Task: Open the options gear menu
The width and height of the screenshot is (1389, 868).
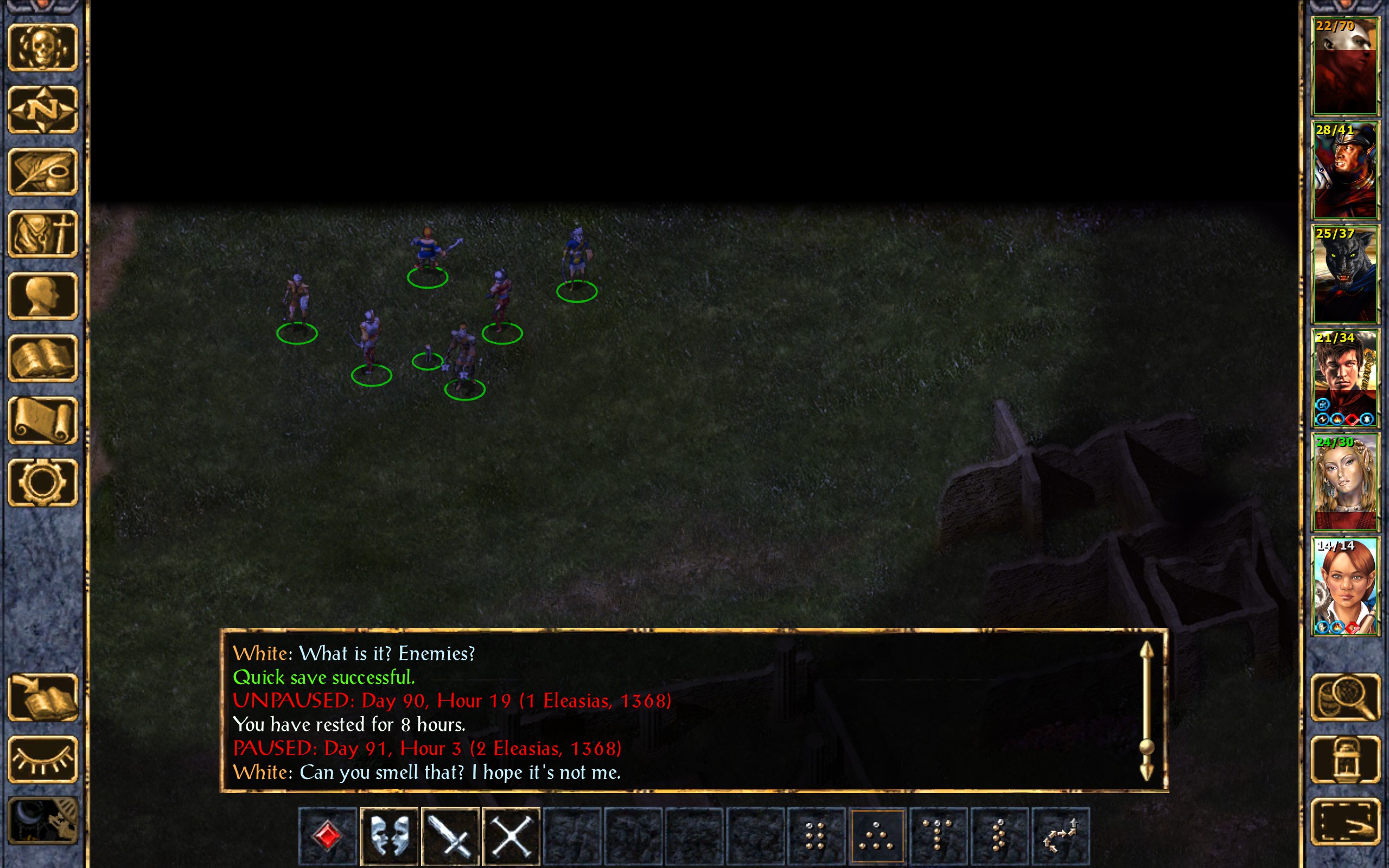Action: click(x=42, y=482)
